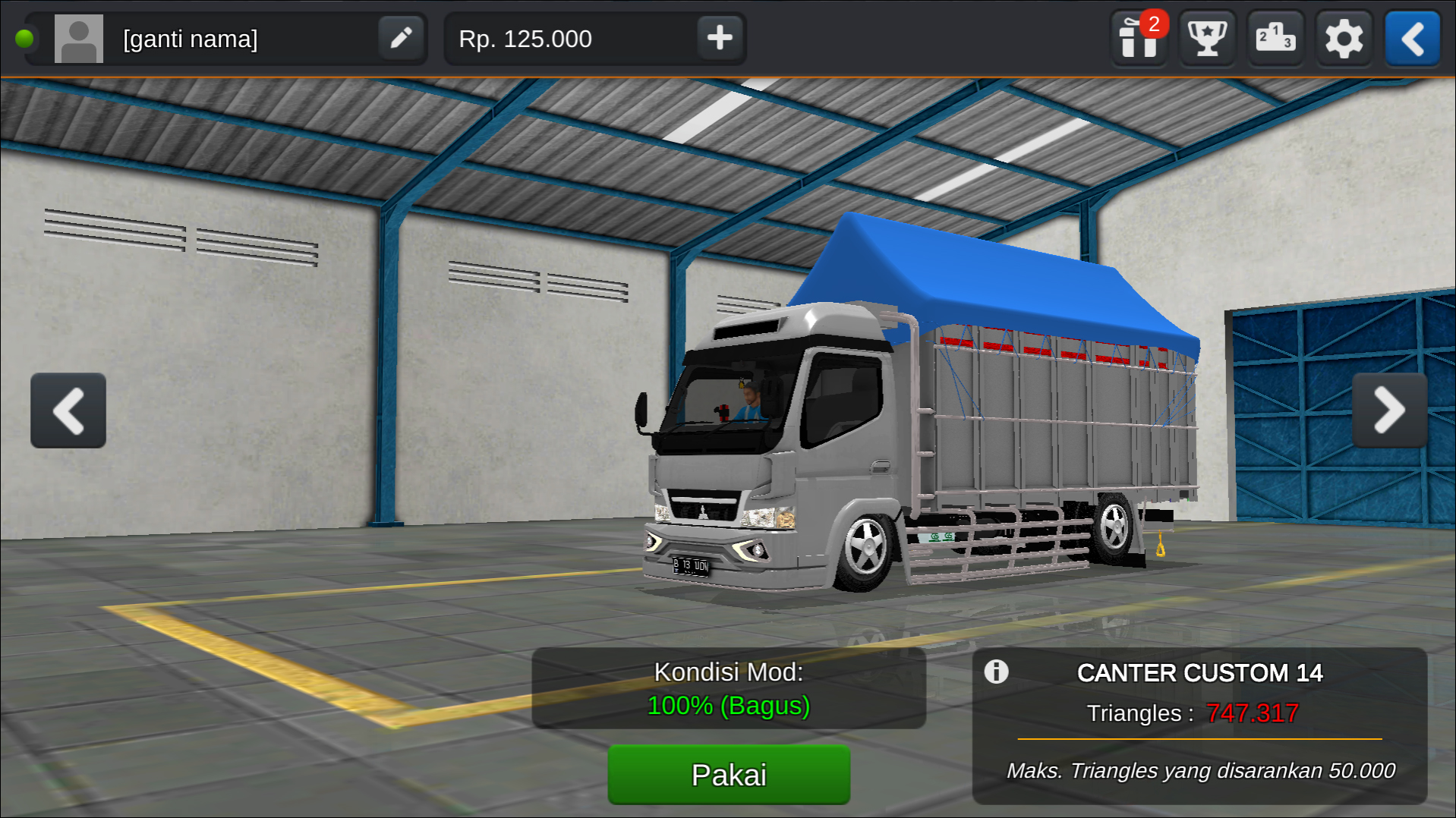Image resolution: width=1456 pixels, height=818 pixels.
Task: Open the trophy achievements icon
Action: [x=1207, y=39]
